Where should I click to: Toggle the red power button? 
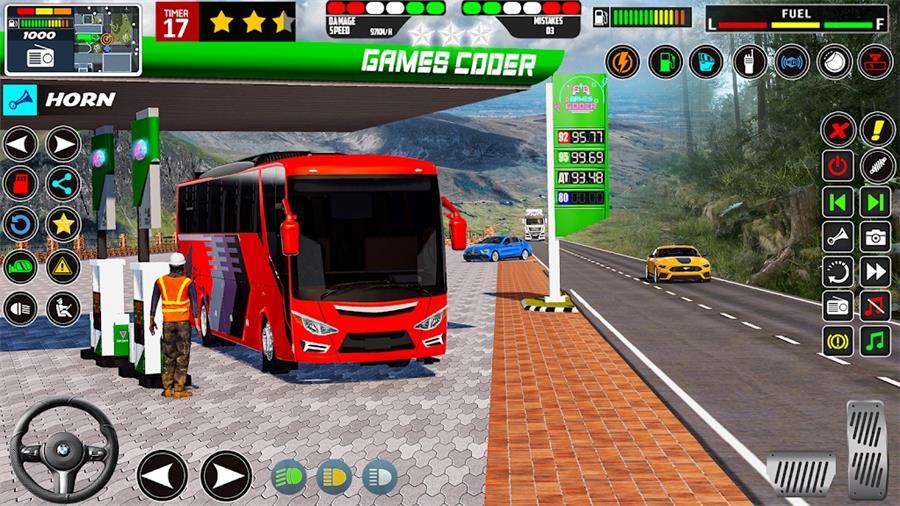pos(837,165)
